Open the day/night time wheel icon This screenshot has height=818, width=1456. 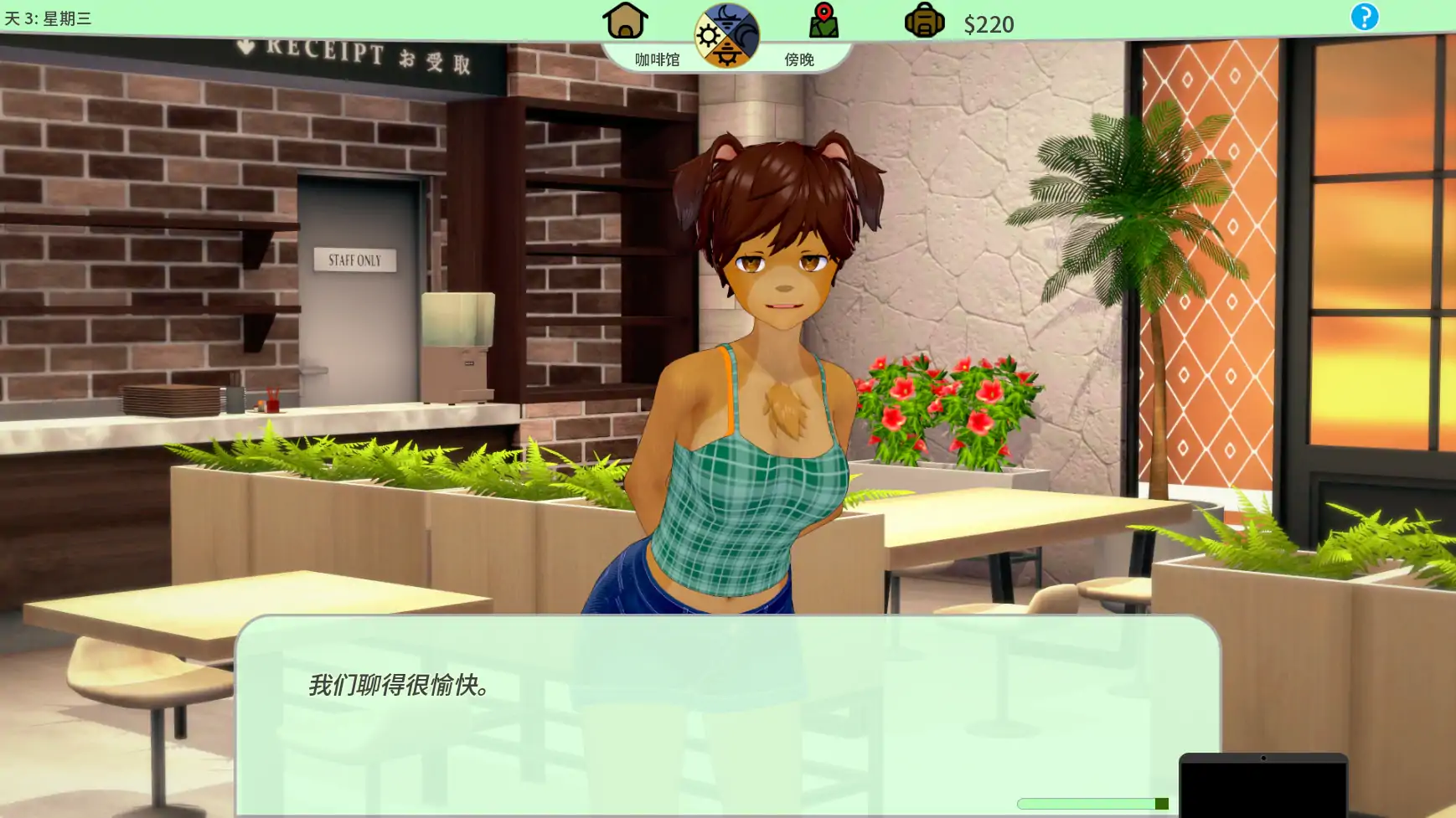pyautogui.click(x=725, y=35)
